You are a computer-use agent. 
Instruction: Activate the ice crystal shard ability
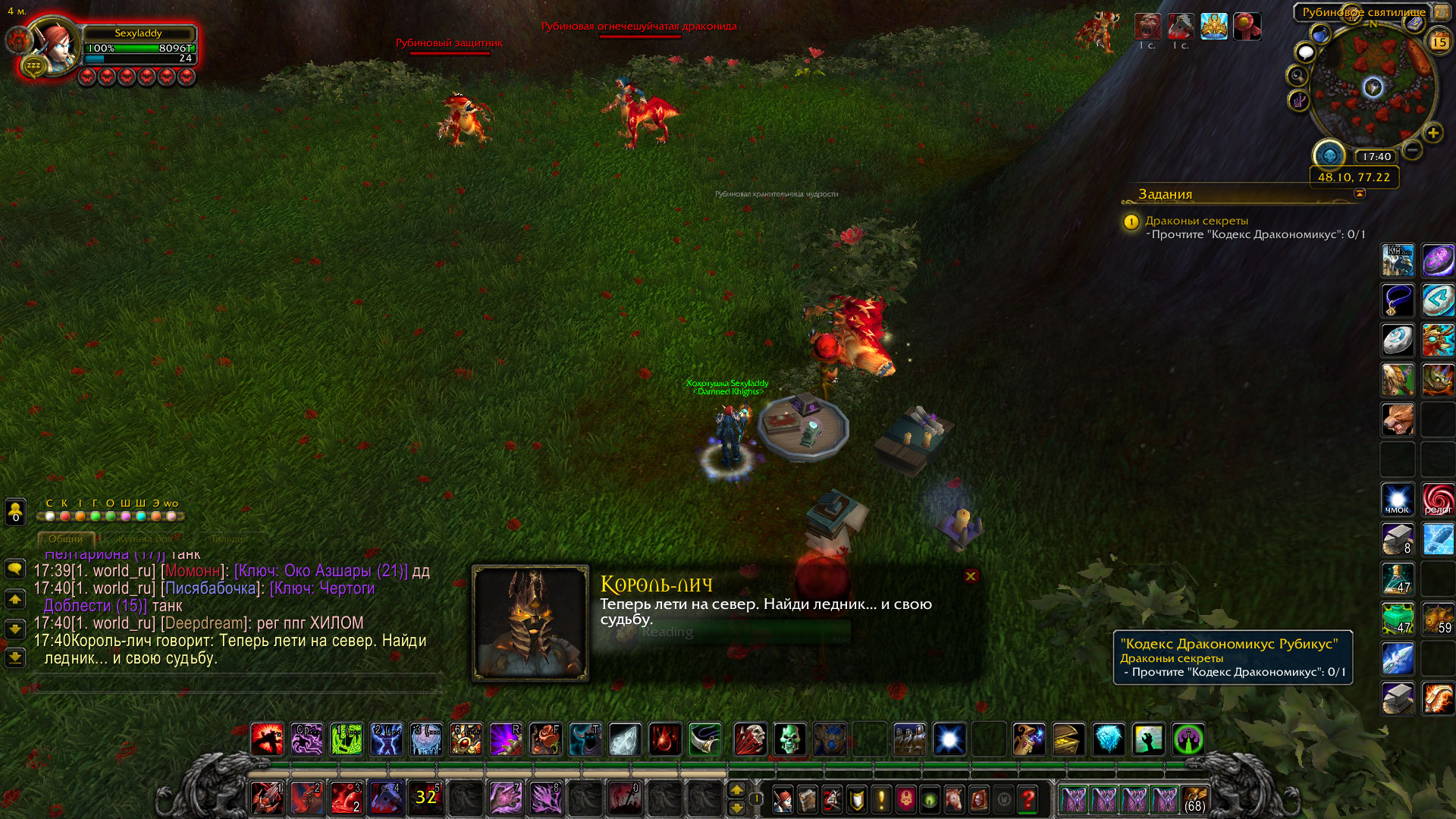(624, 739)
